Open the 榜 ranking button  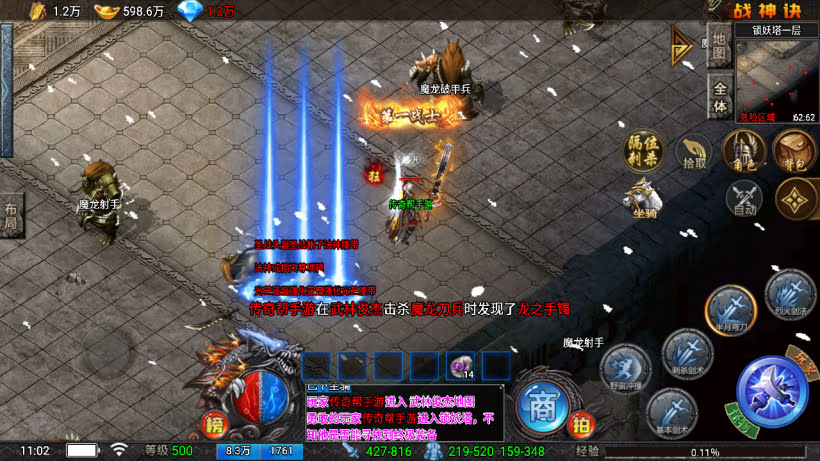coord(214,425)
